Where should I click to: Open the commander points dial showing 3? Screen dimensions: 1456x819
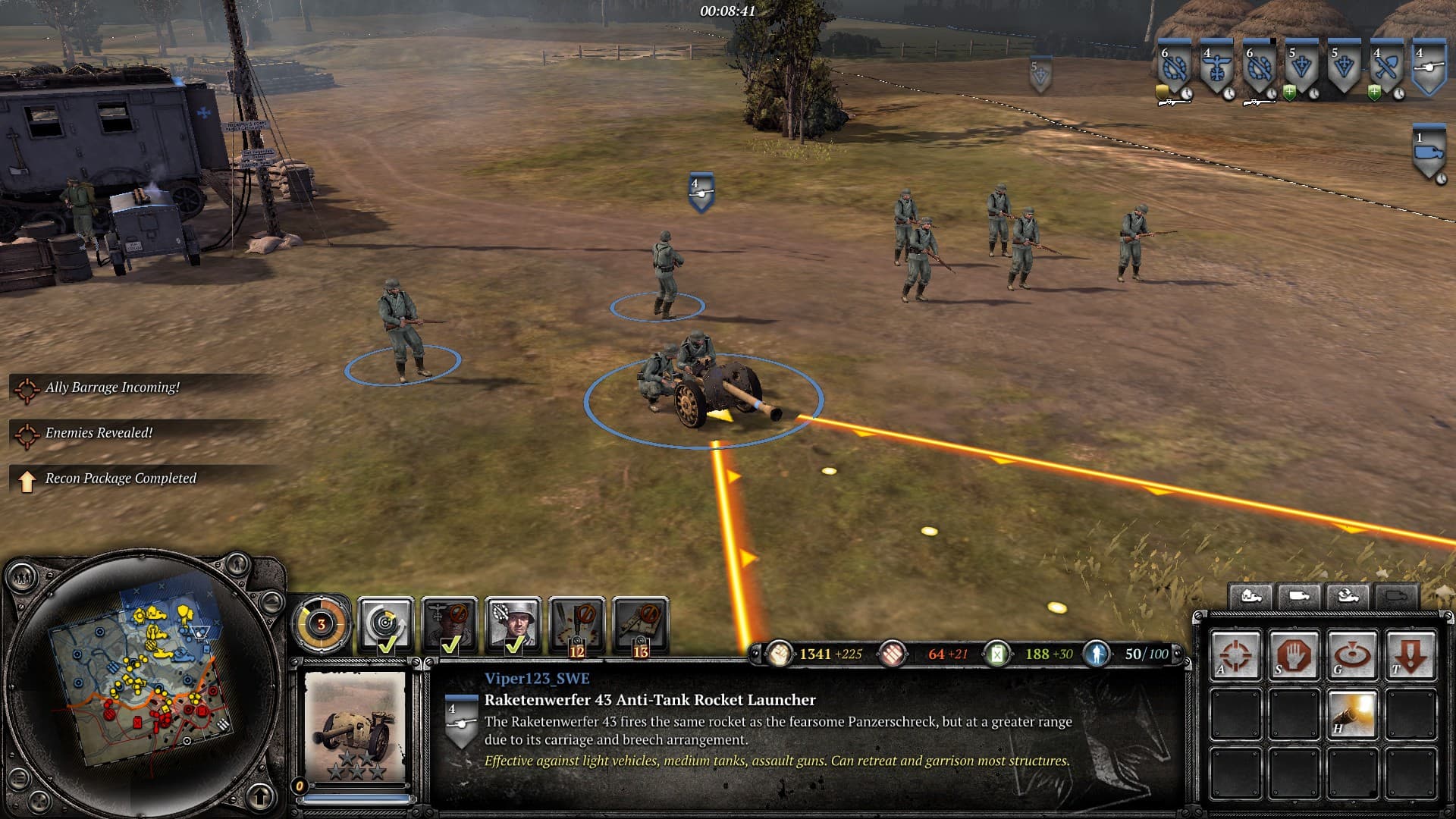[322, 625]
